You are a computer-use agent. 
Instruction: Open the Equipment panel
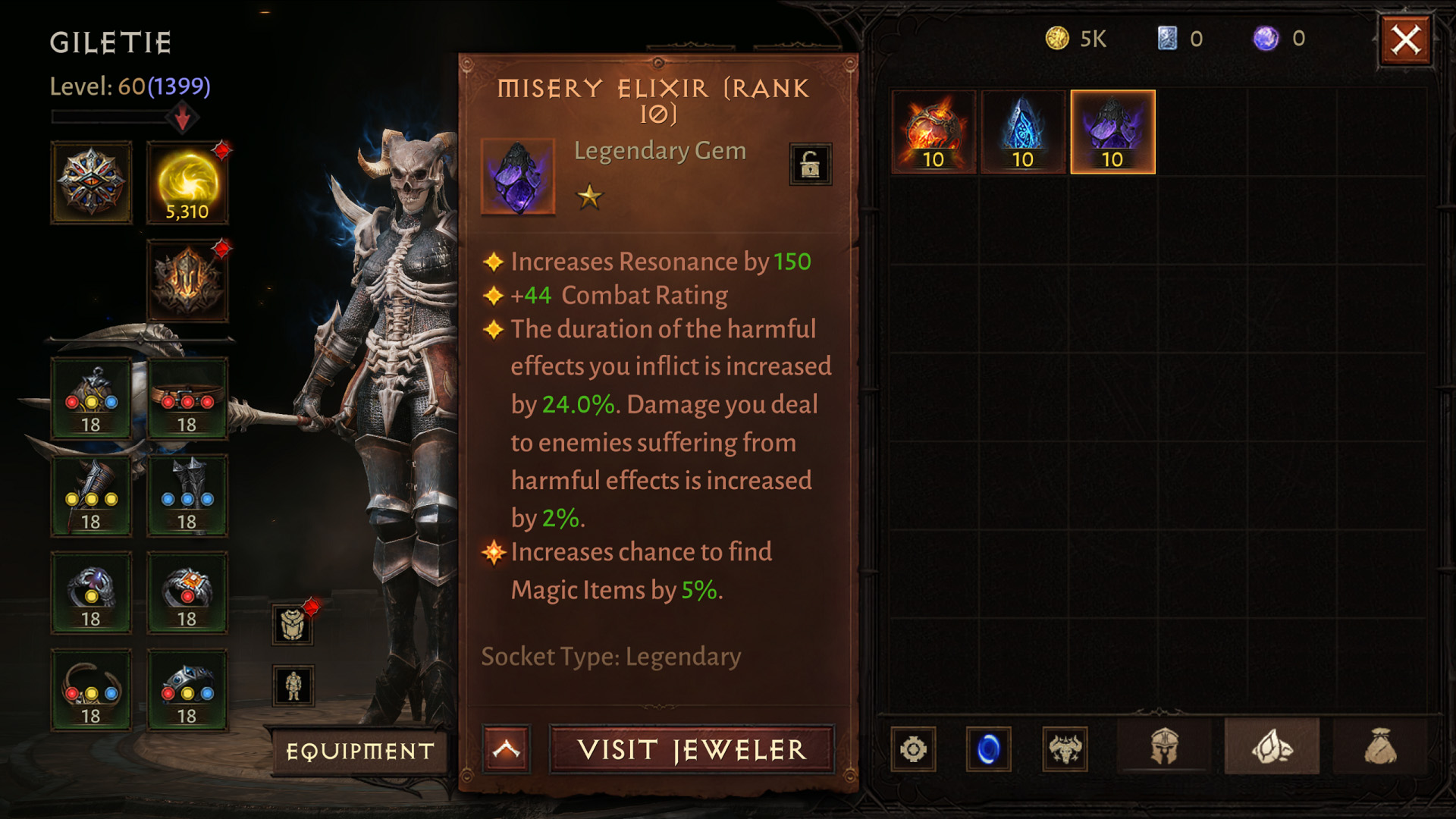pyautogui.click(x=359, y=751)
